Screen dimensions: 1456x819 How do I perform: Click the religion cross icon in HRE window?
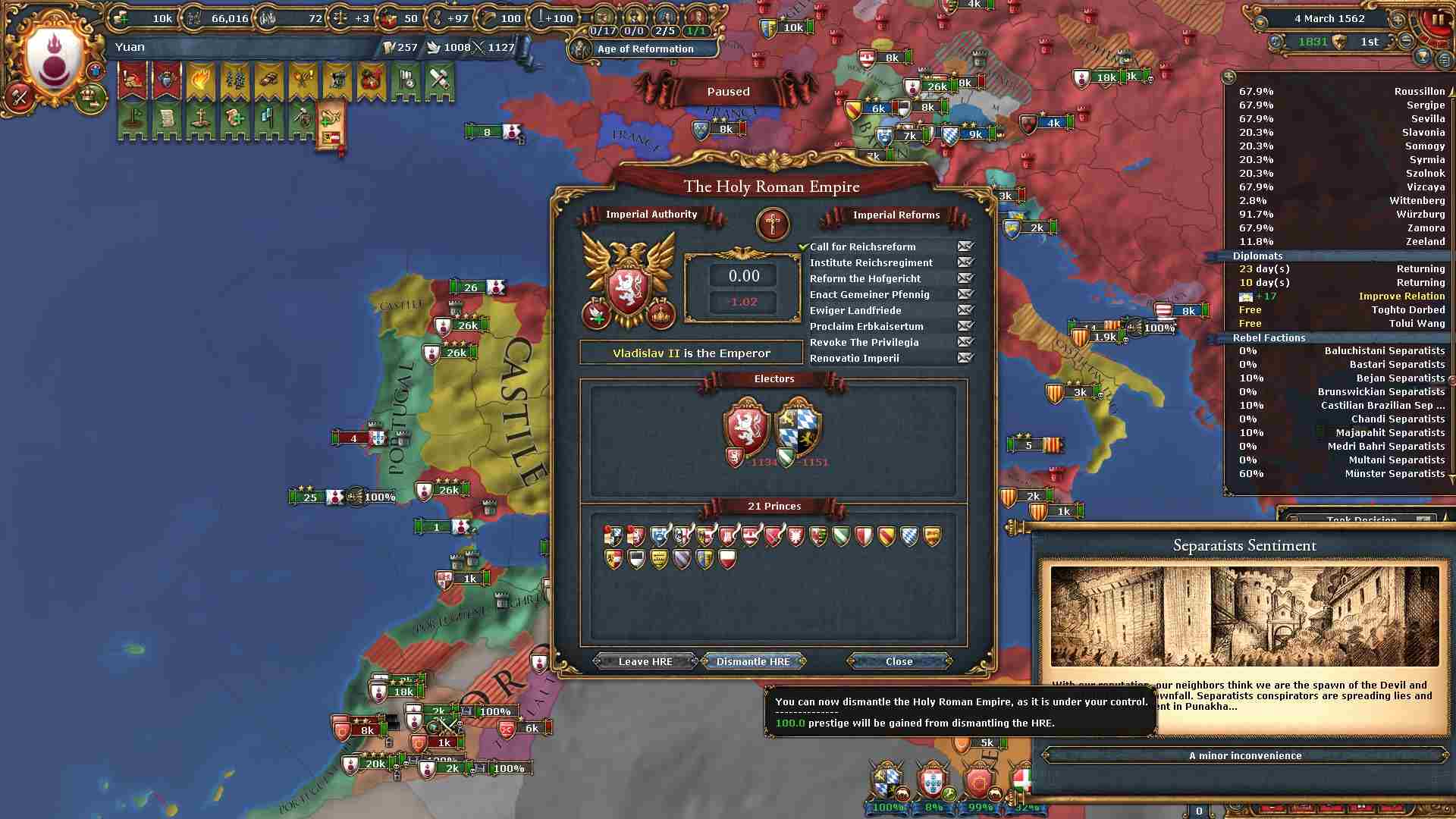[x=772, y=224]
